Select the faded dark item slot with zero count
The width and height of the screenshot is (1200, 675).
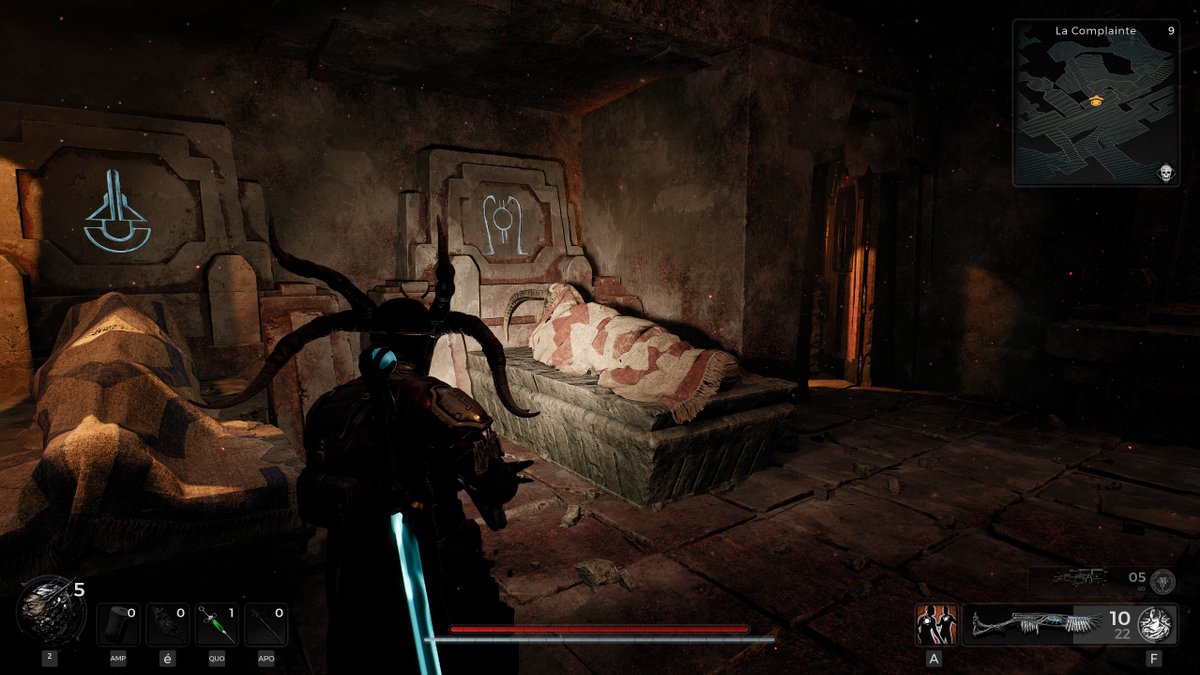[167, 625]
